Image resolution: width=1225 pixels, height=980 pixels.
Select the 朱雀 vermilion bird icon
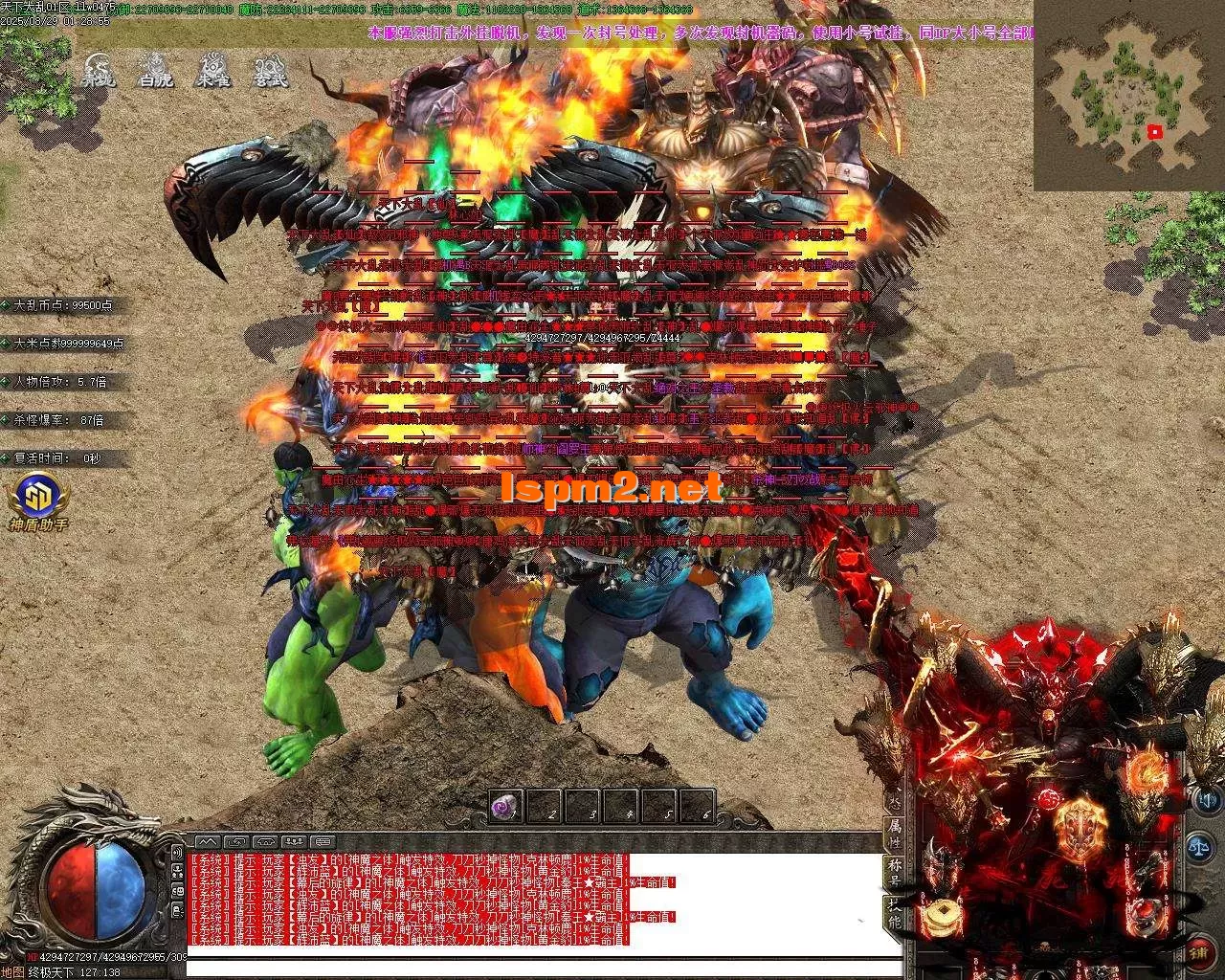[x=212, y=70]
